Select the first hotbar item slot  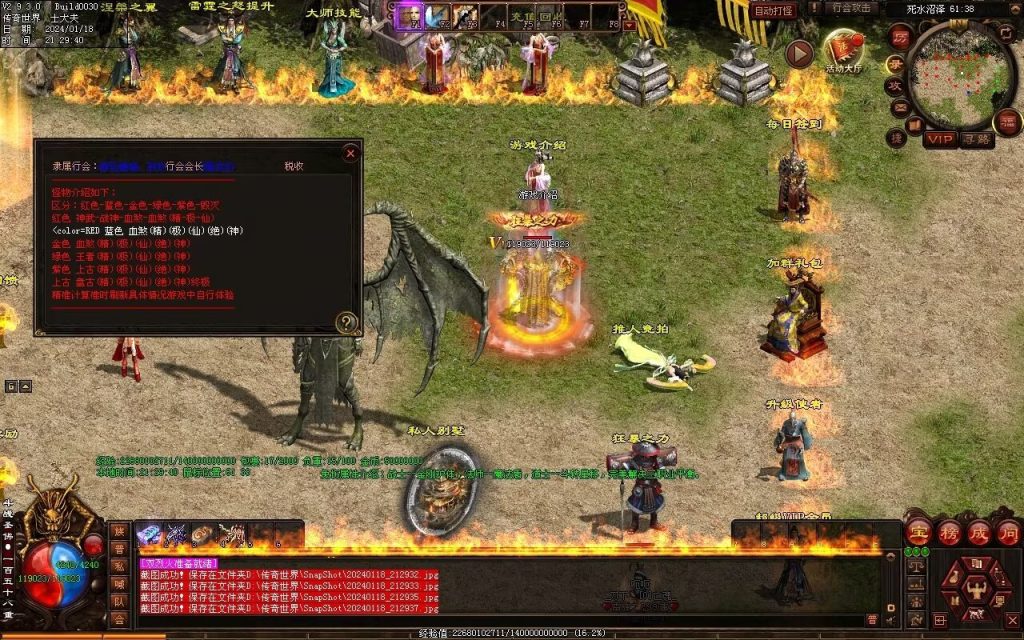click(149, 536)
